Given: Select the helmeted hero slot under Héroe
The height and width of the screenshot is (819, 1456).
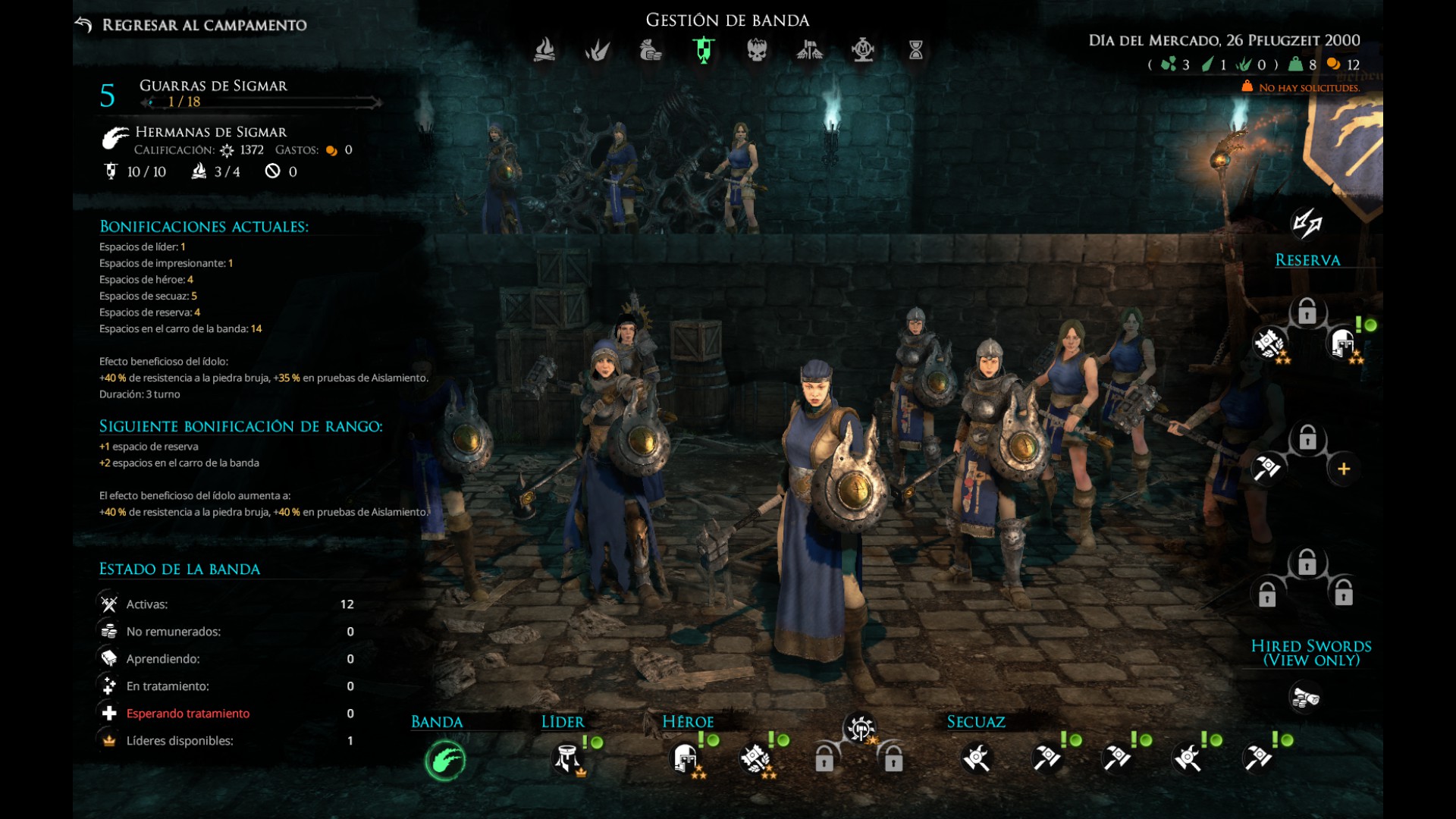Looking at the screenshot, I should pos(685,758).
